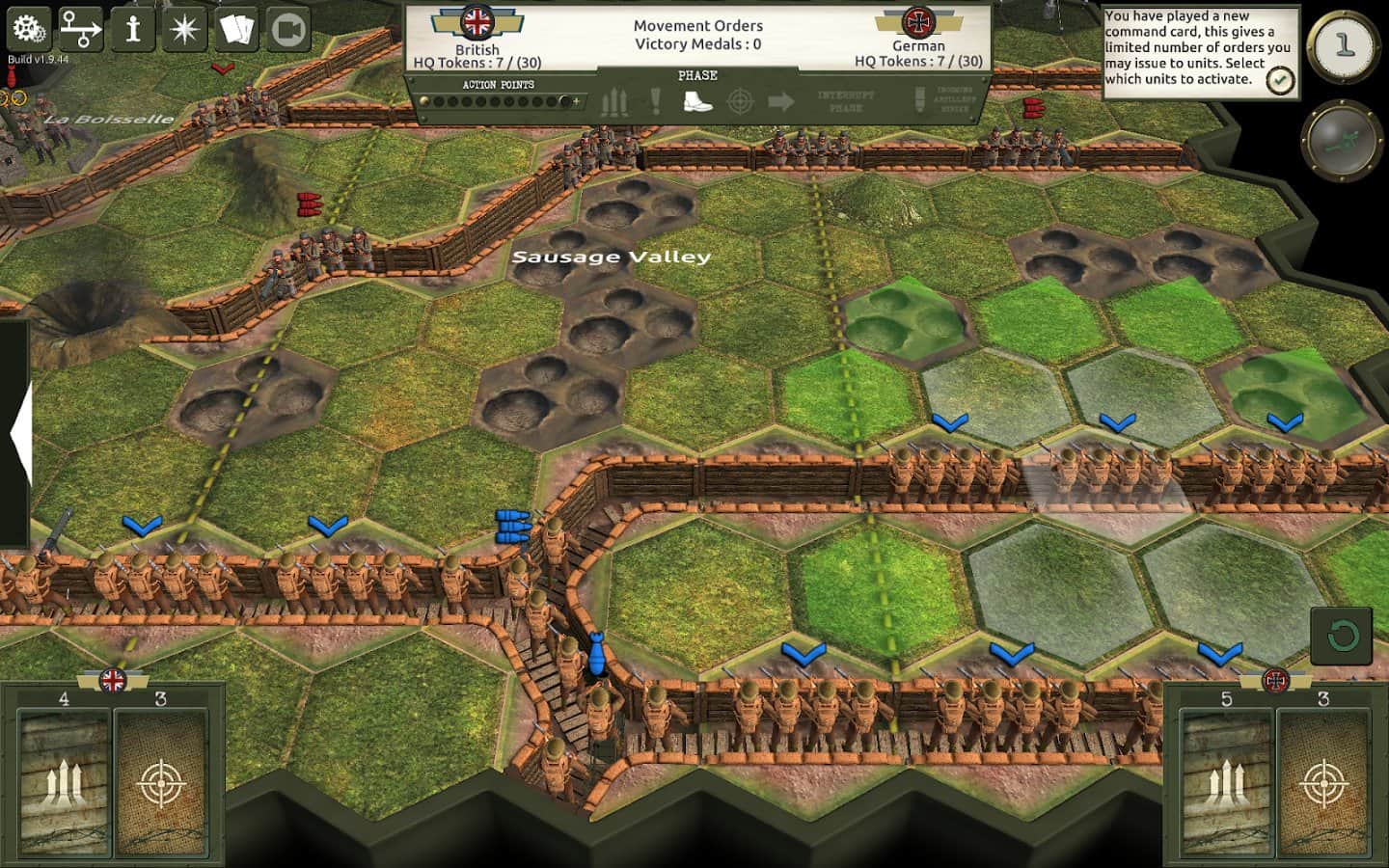Select the German shells card deck
Image resolution: width=1389 pixels, height=868 pixels.
click(1226, 782)
